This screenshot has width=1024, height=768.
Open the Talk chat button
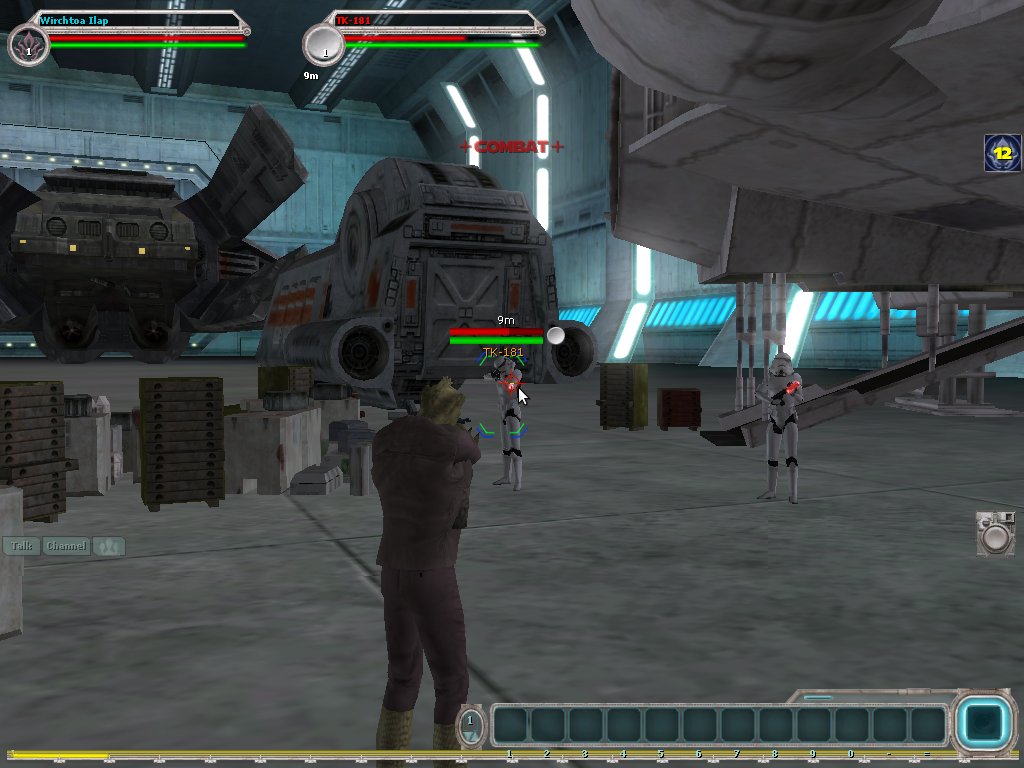pyautogui.click(x=21, y=546)
